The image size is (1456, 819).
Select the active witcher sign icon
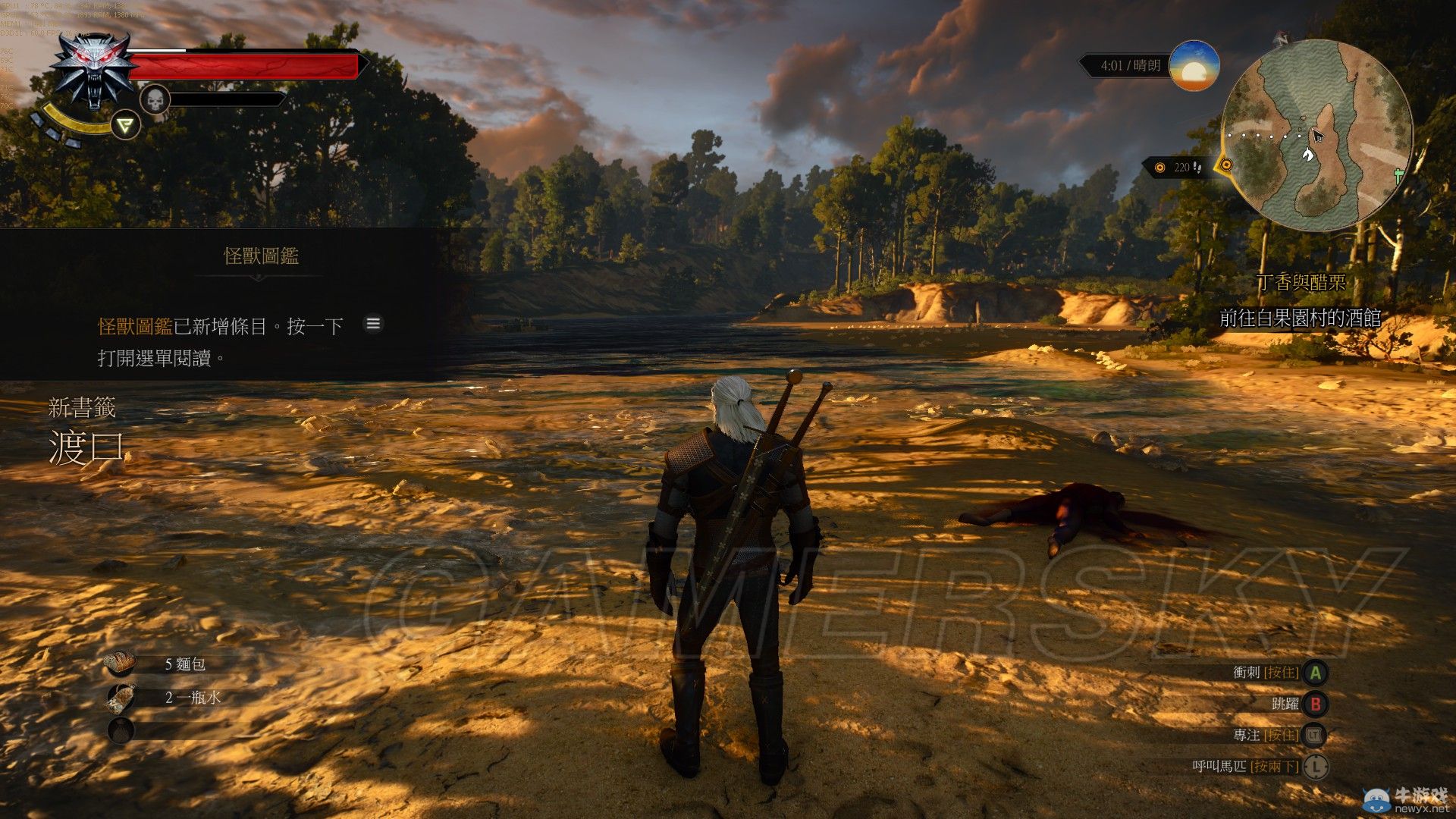tap(126, 124)
